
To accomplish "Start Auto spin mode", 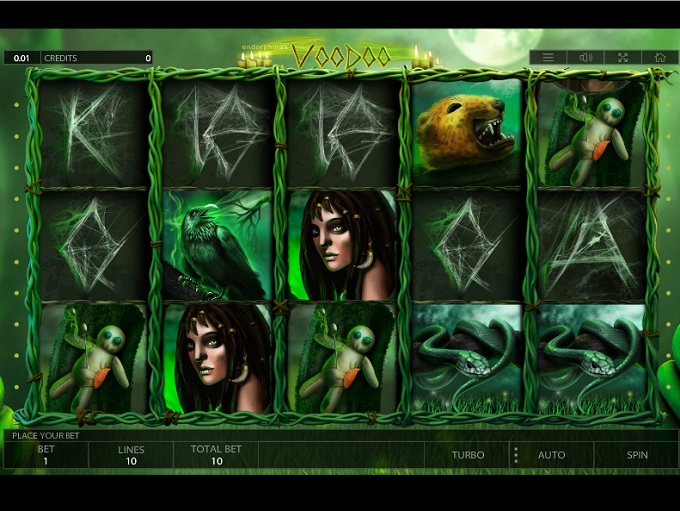I will 551,455.
